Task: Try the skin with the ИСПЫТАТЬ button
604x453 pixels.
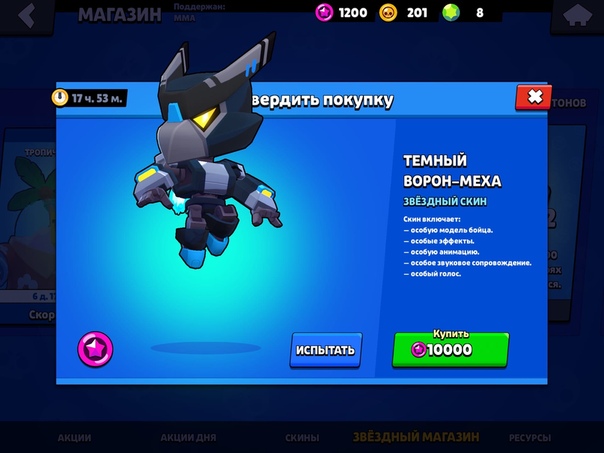Action: pyautogui.click(x=325, y=350)
